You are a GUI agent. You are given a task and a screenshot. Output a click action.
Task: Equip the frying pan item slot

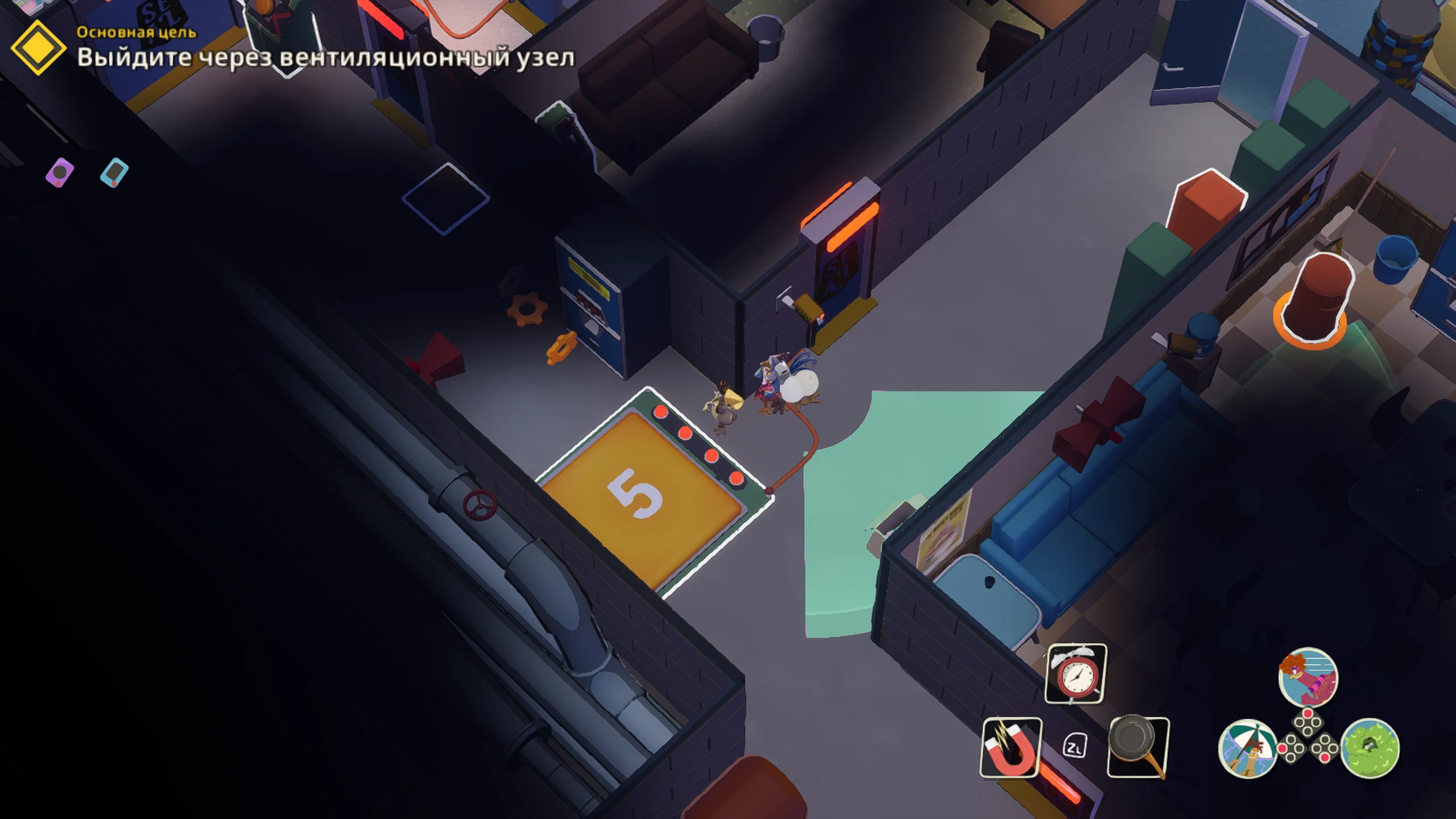(1137, 746)
